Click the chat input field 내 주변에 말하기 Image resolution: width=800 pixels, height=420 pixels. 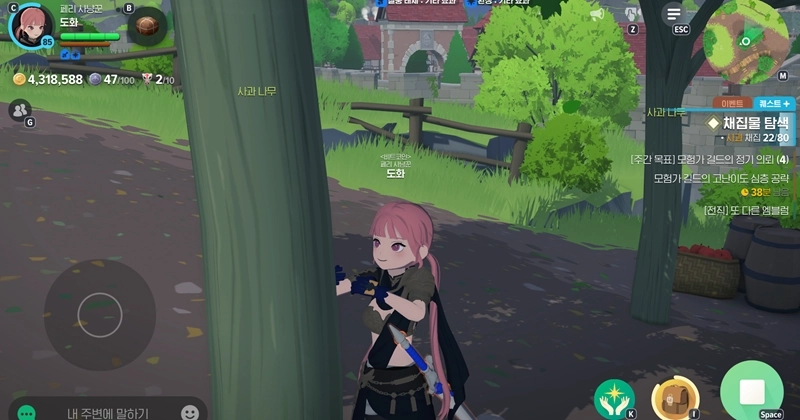(108, 412)
